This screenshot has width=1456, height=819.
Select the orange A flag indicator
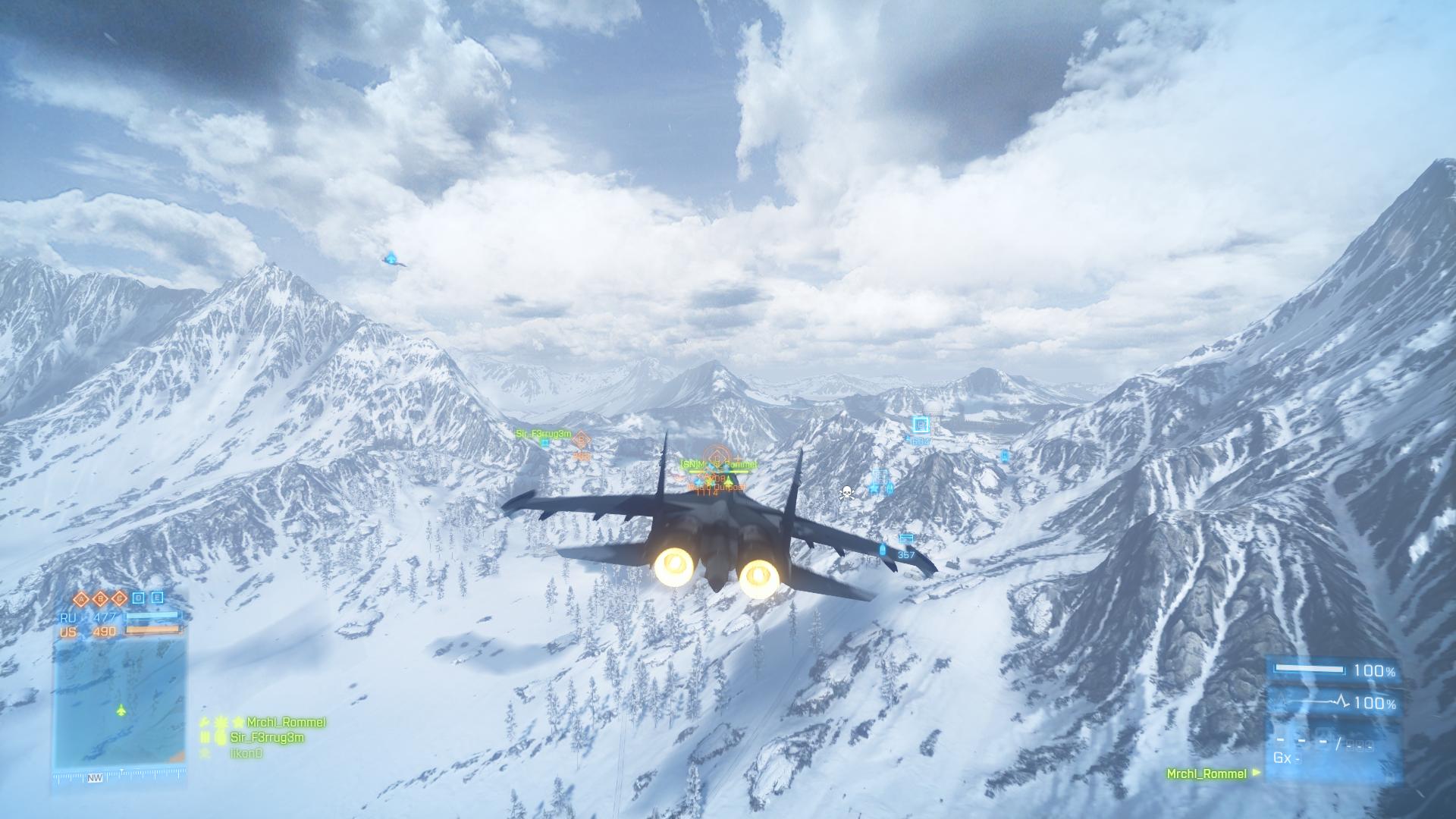point(82,598)
